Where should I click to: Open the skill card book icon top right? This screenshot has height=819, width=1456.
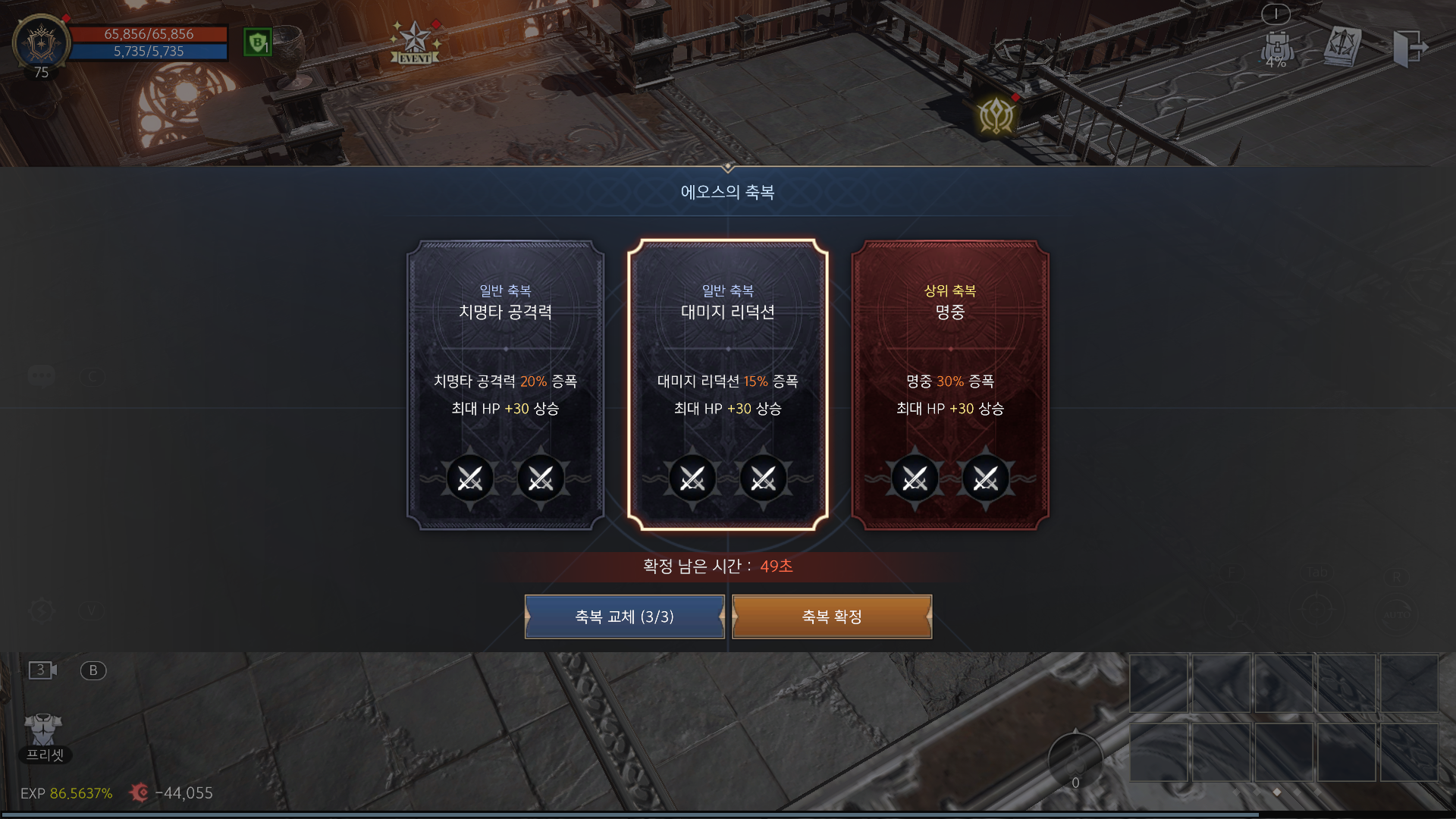click(1344, 44)
